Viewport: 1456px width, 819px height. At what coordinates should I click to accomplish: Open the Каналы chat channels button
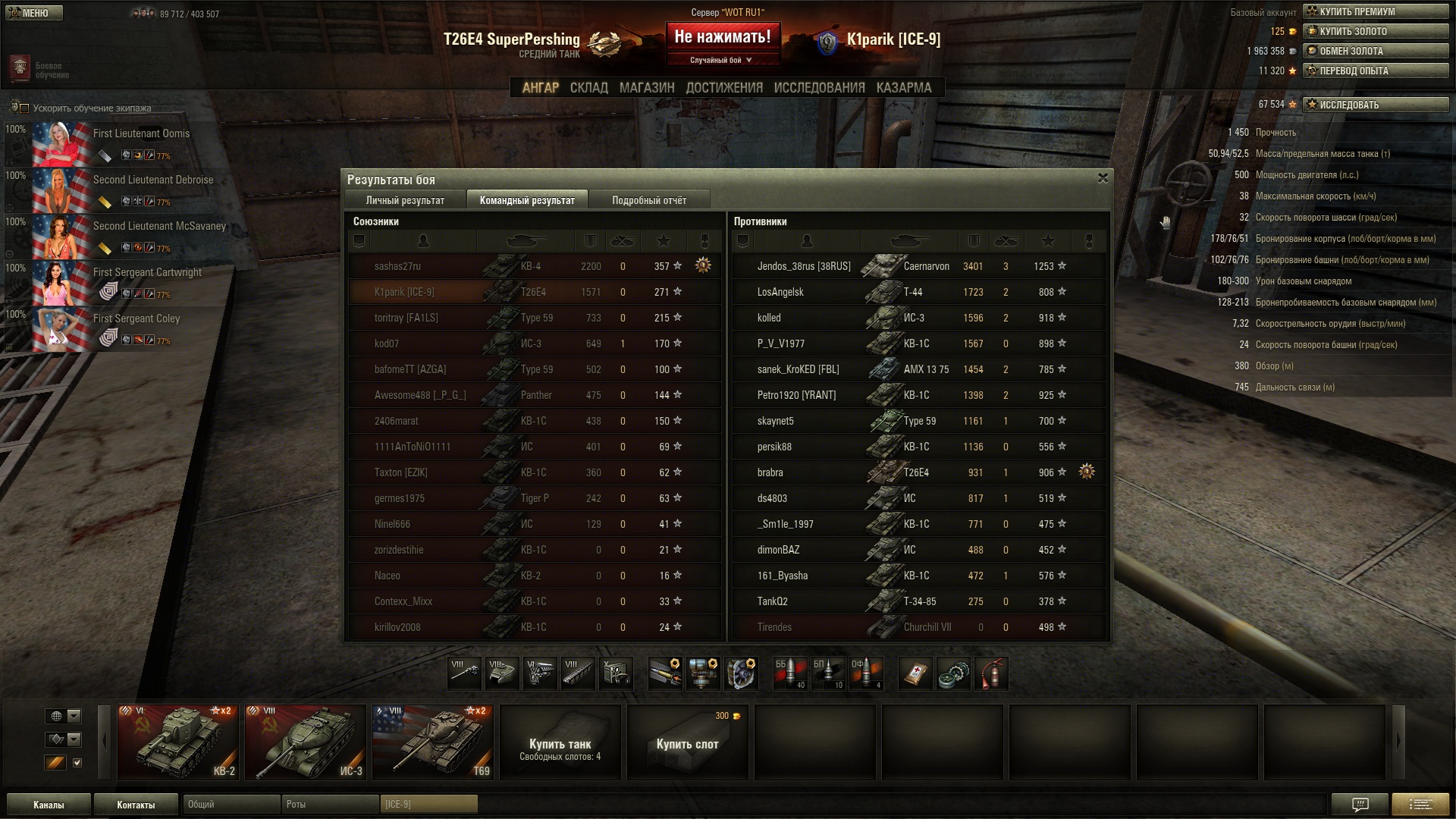click(x=49, y=805)
